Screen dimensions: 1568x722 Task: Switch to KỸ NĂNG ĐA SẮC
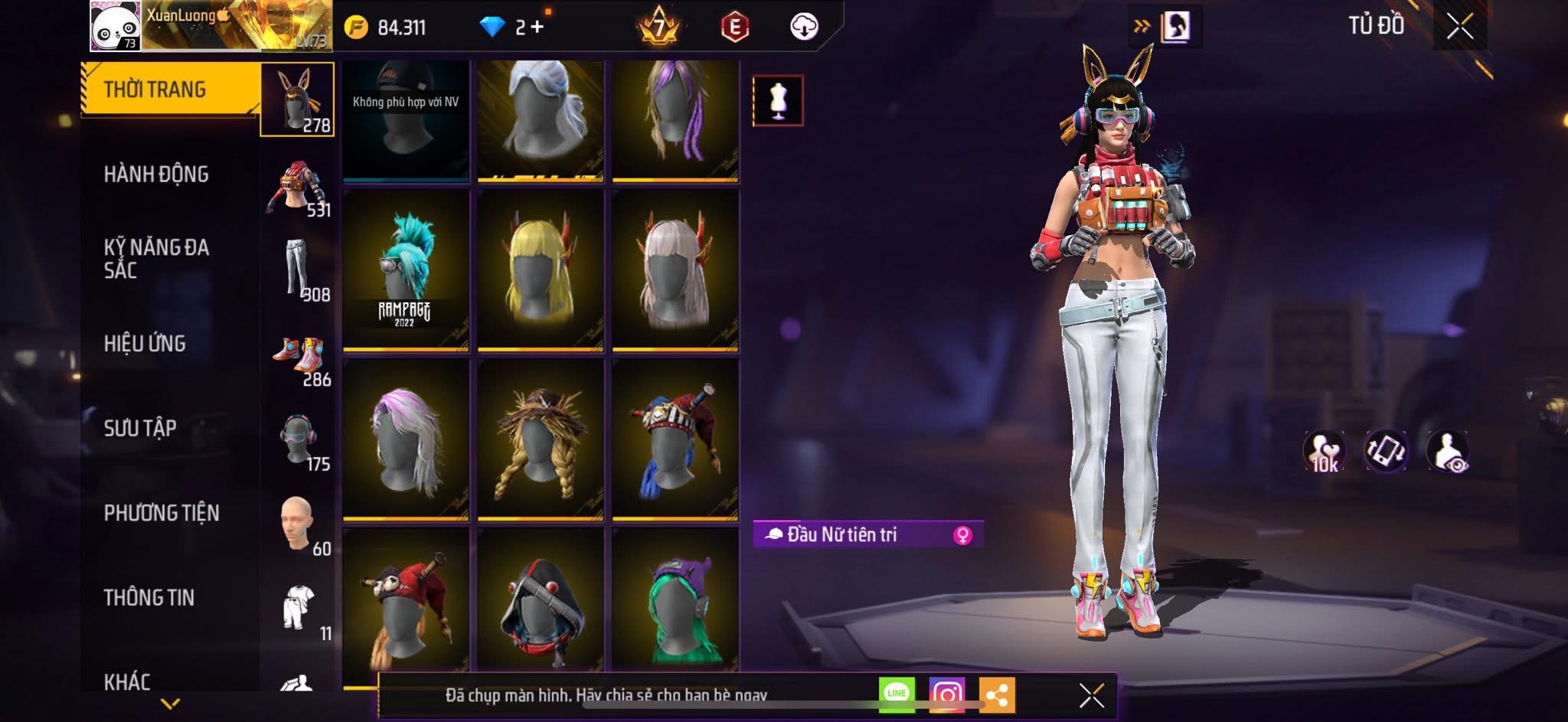(x=156, y=259)
